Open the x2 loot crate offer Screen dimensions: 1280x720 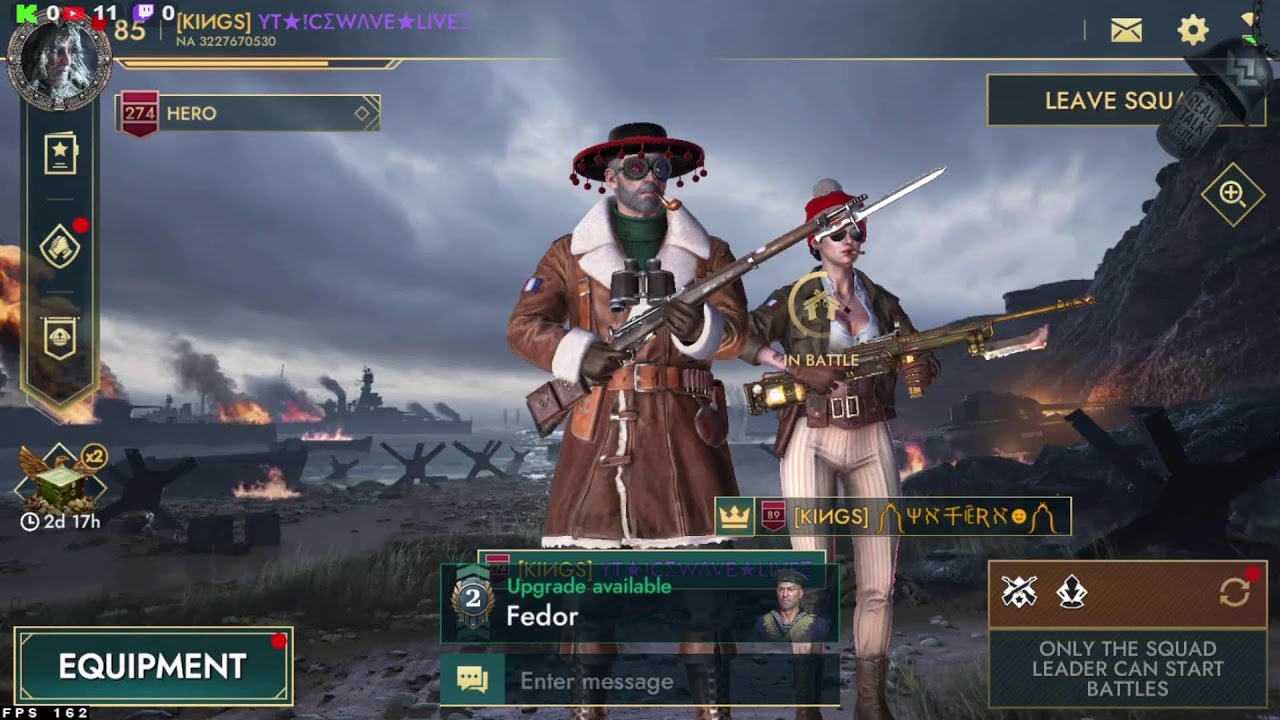[x=60, y=482]
